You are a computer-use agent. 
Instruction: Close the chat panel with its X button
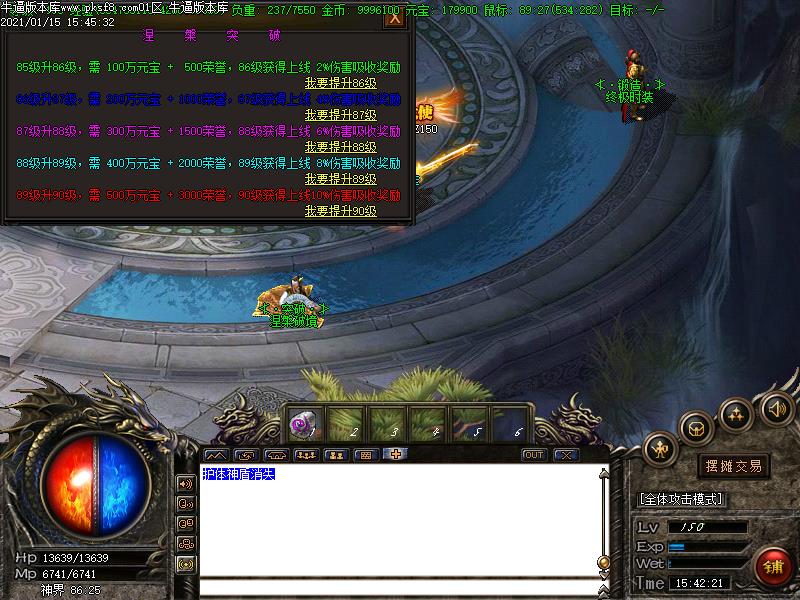566,455
